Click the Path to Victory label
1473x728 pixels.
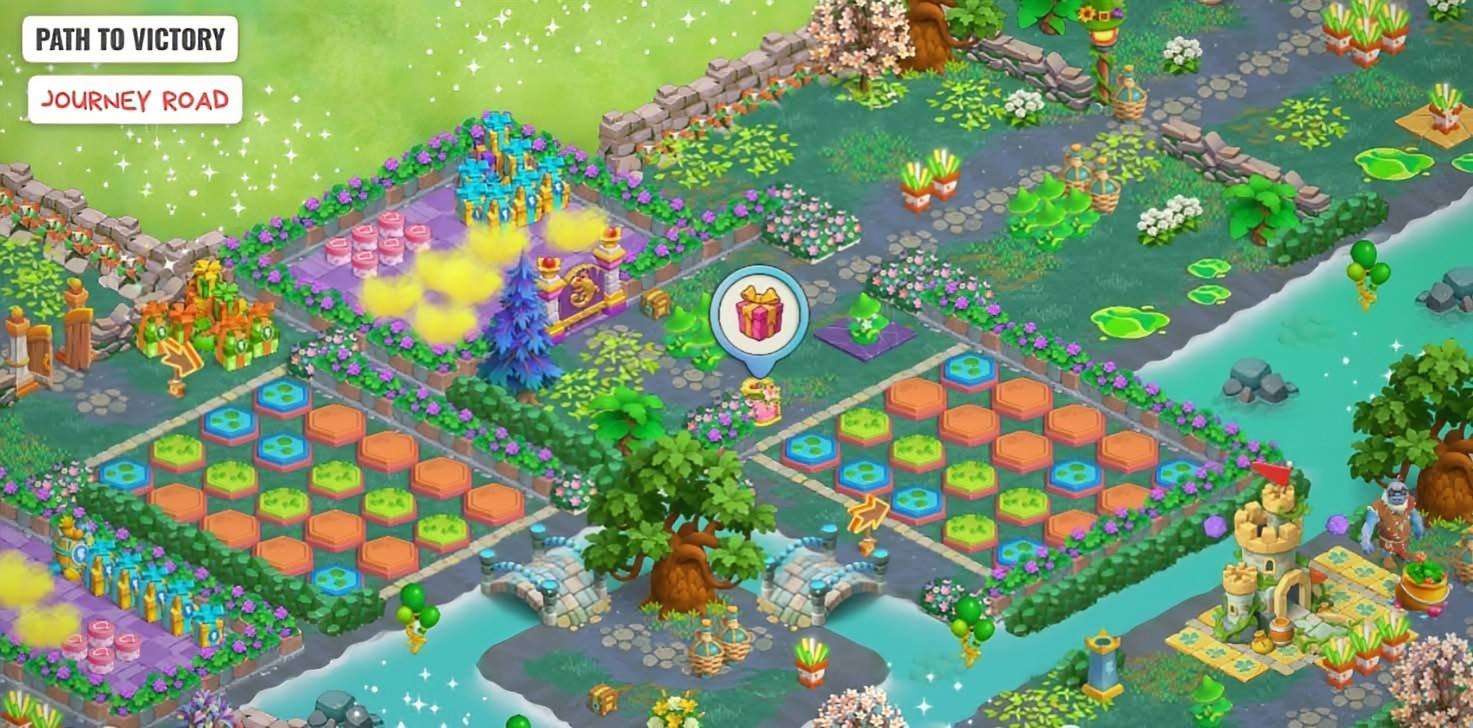click(x=130, y=40)
